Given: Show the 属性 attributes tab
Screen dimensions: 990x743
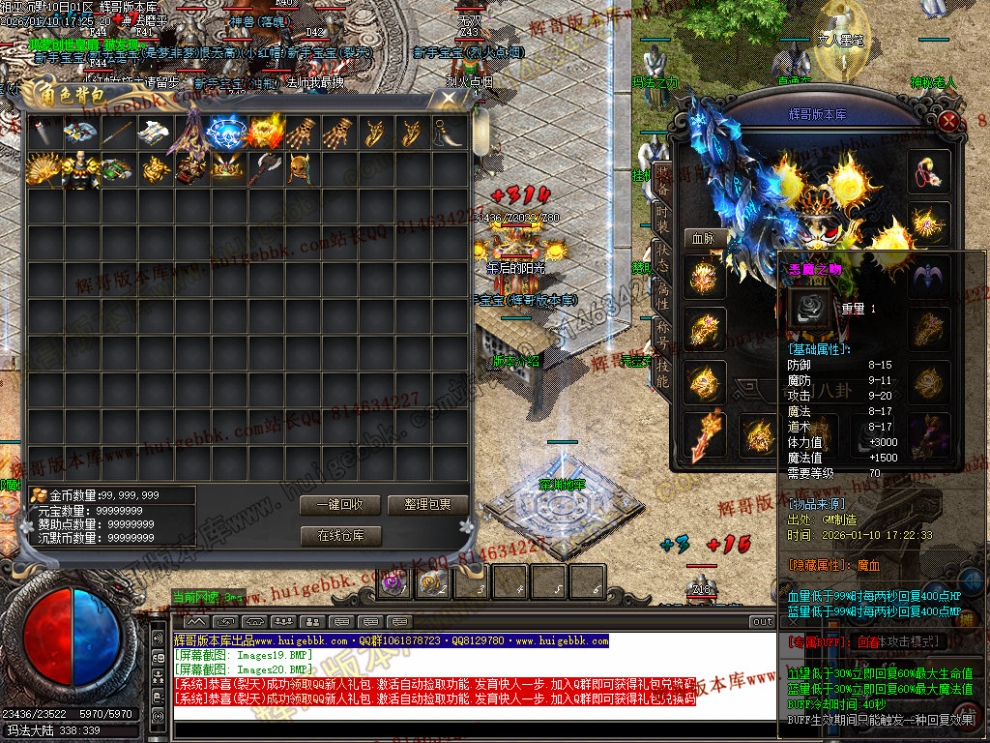Looking at the screenshot, I should pyautogui.click(x=661, y=299).
